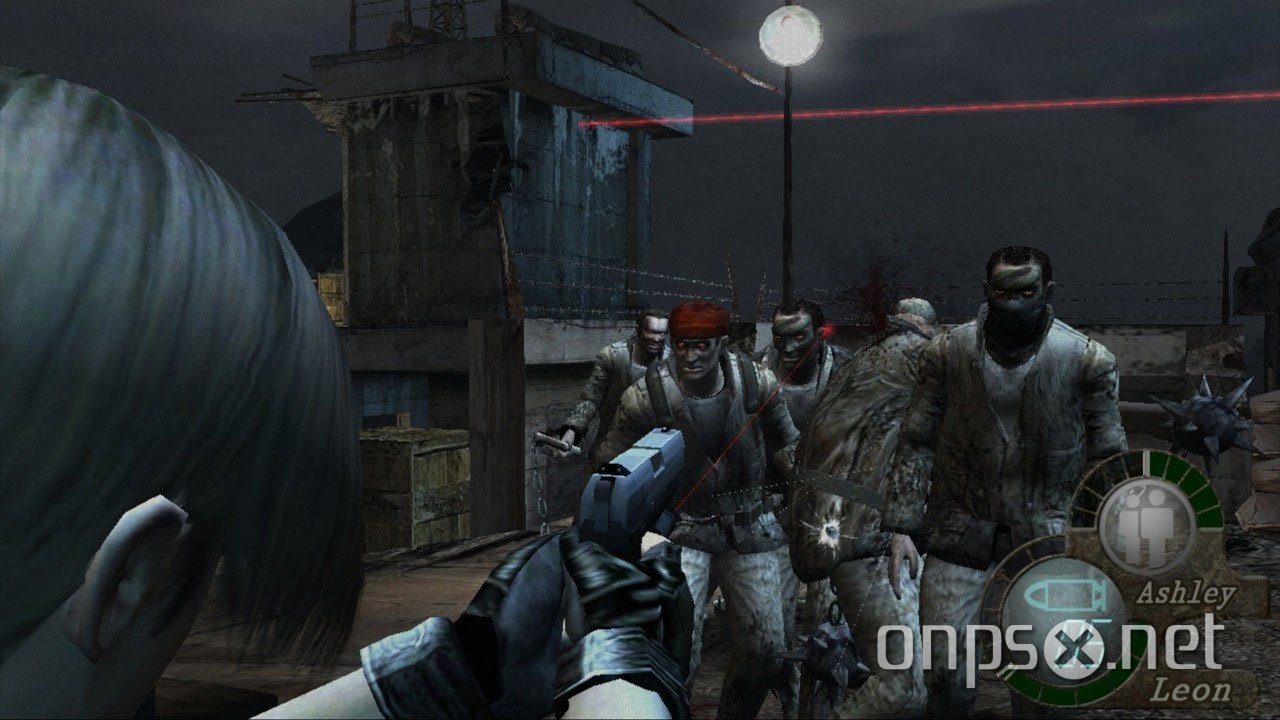Select the Ashley name label
This screenshot has height=720, width=1280.
(x=1186, y=593)
